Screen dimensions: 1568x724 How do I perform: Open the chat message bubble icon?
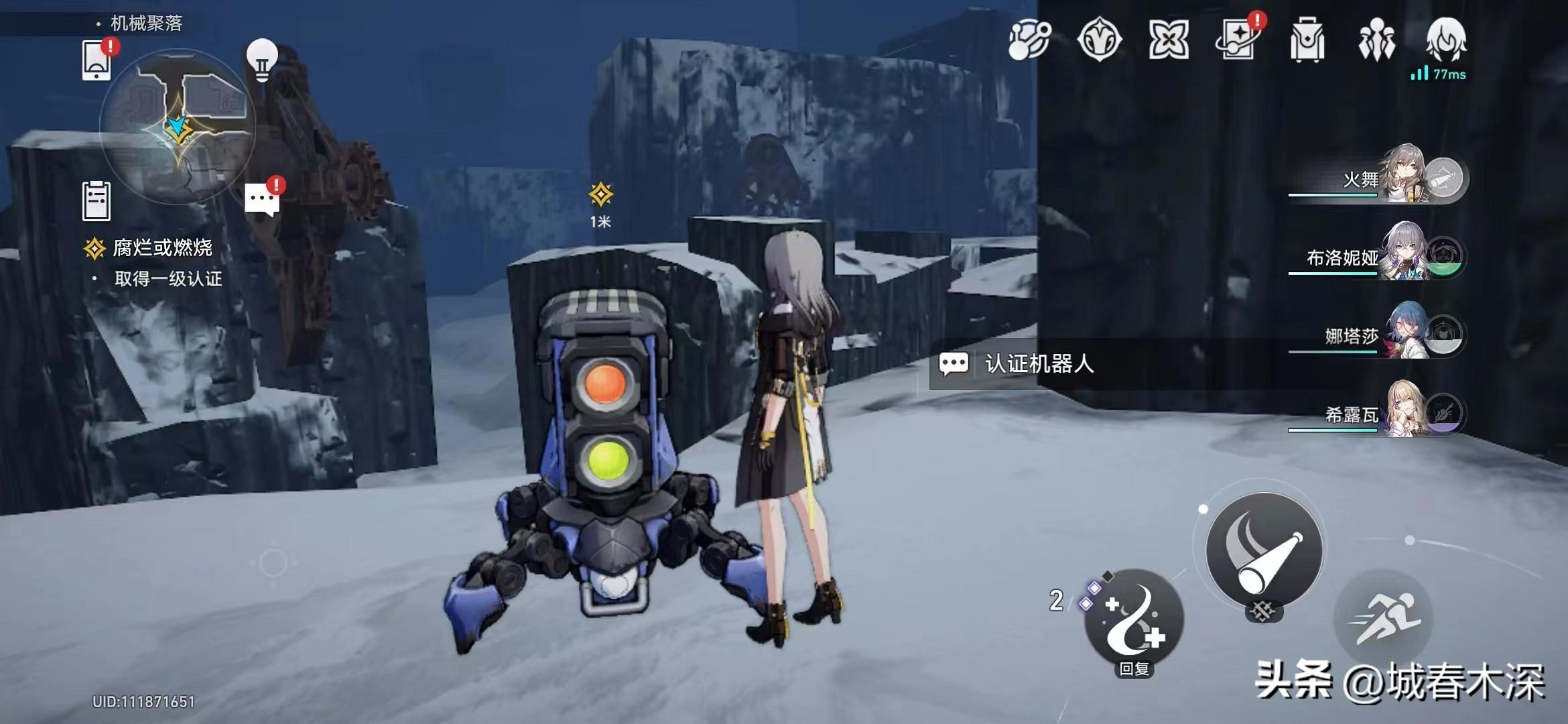coord(262,199)
